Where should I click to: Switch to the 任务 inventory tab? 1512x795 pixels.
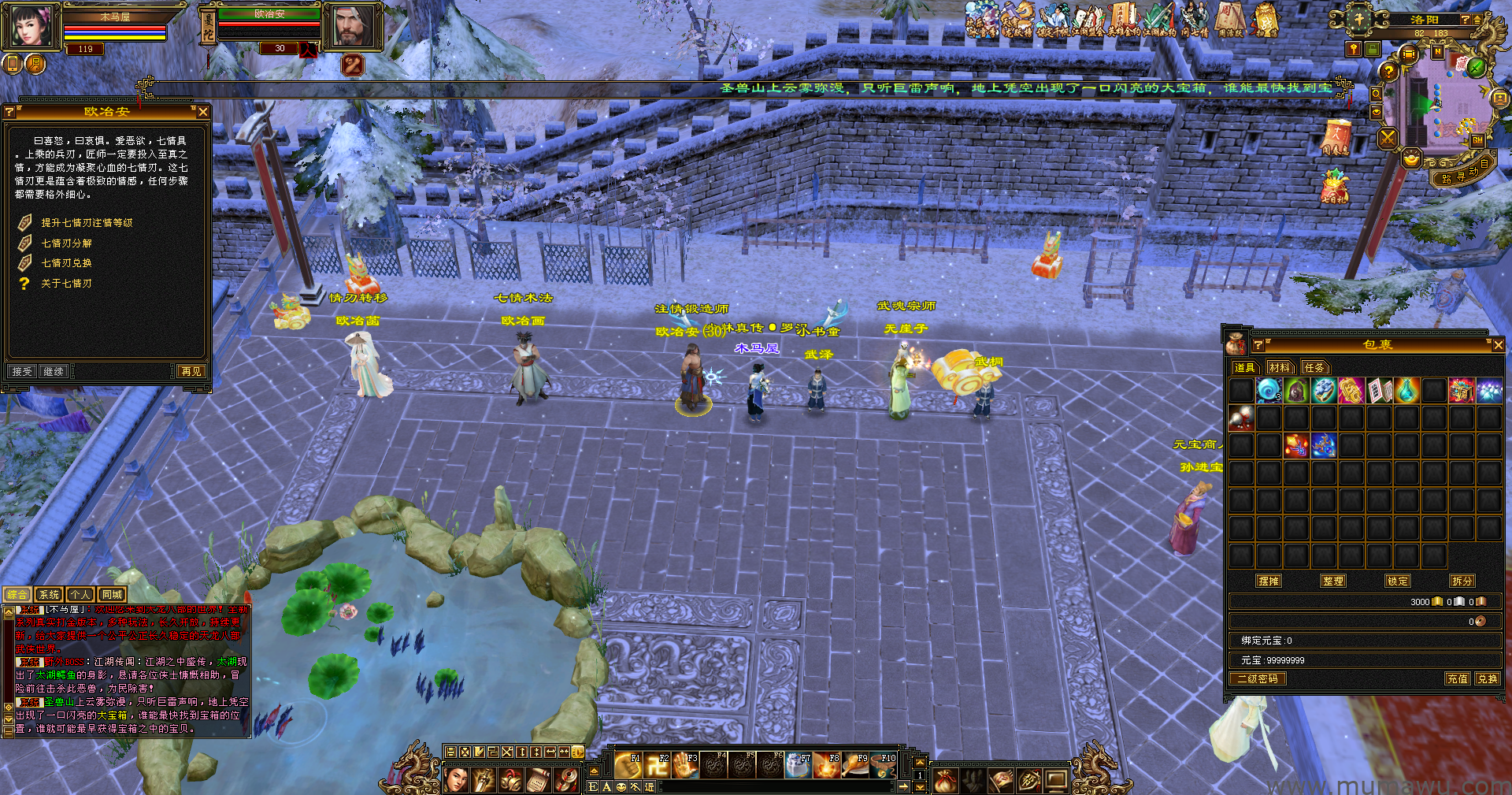click(1314, 367)
